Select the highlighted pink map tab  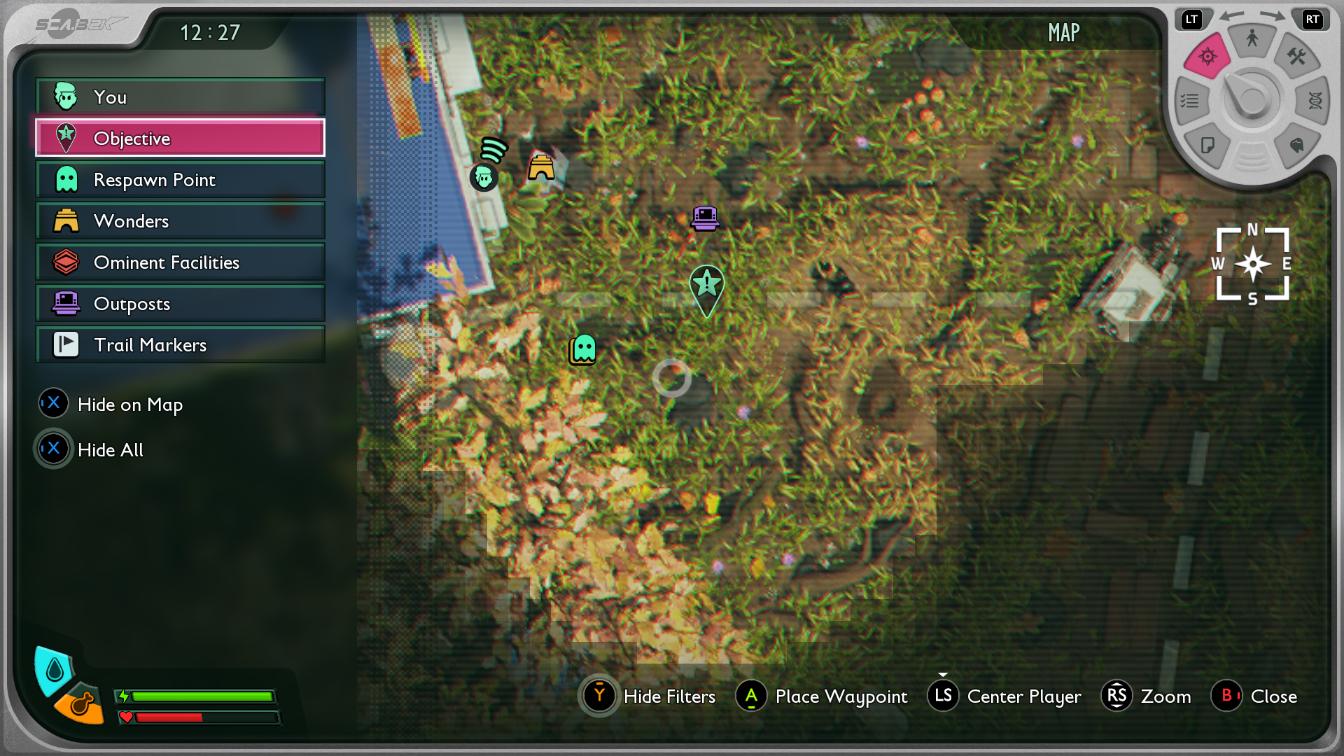tap(1207, 57)
